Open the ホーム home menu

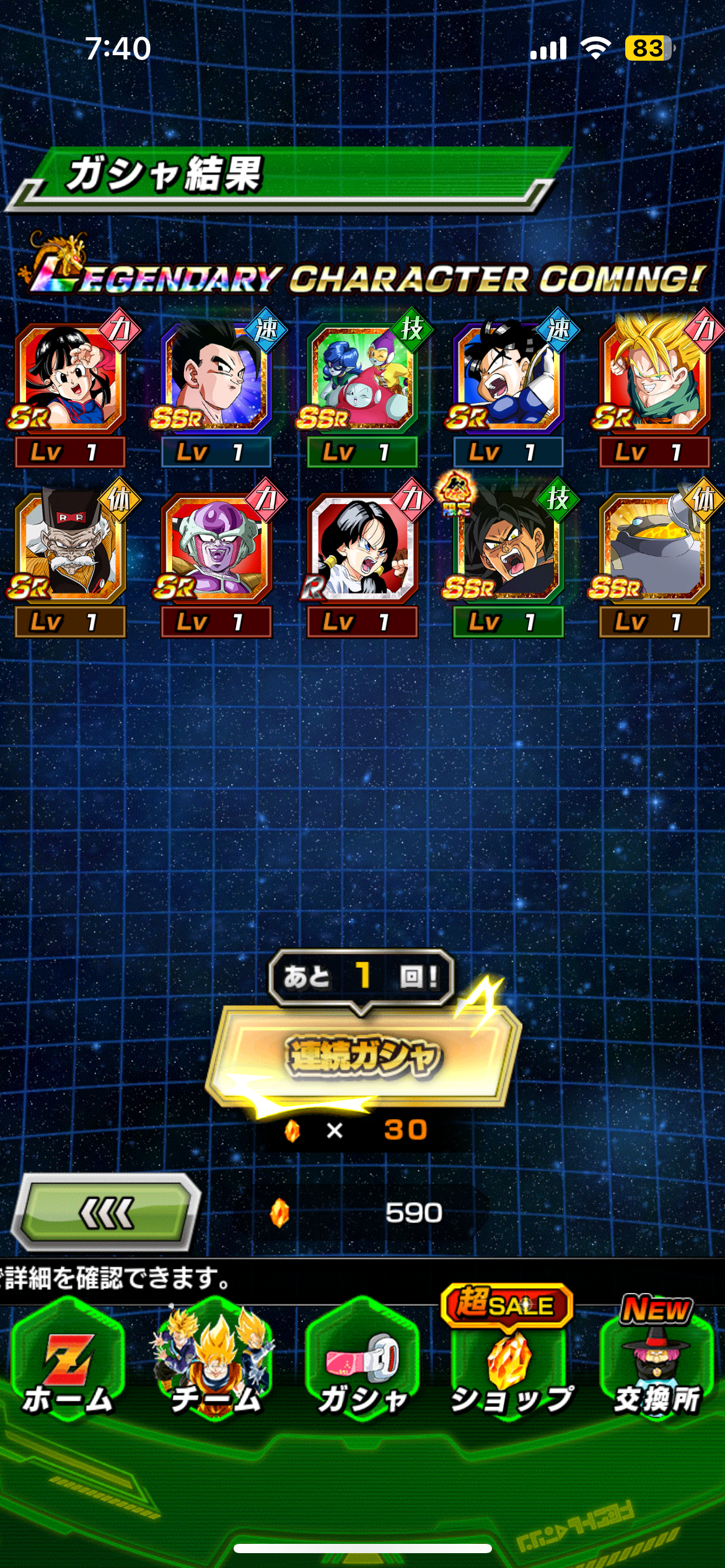point(68,1362)
